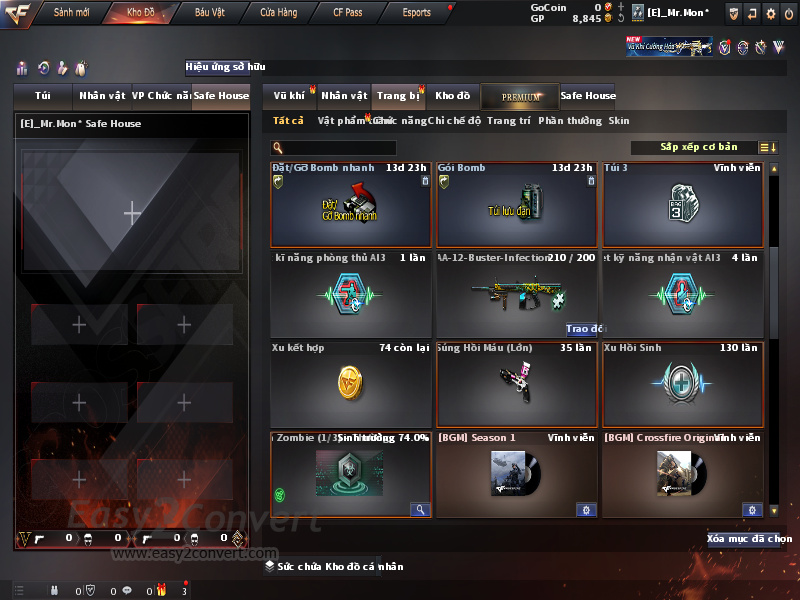
Task: Pick the Xu kết hợp gold coin item
Action: [x=350, y=384]
